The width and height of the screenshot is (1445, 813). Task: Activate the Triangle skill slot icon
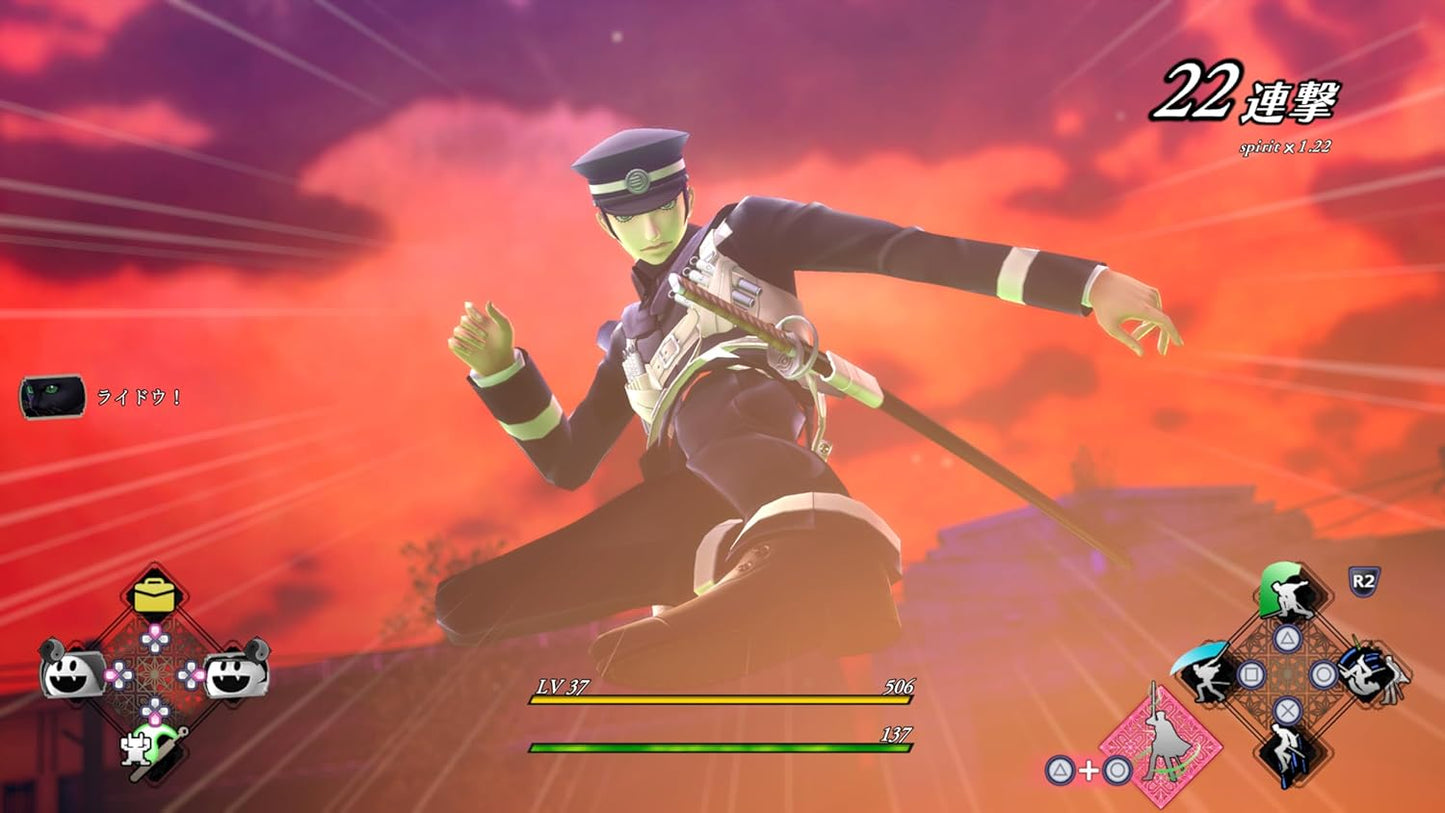tap(1287, 638)
